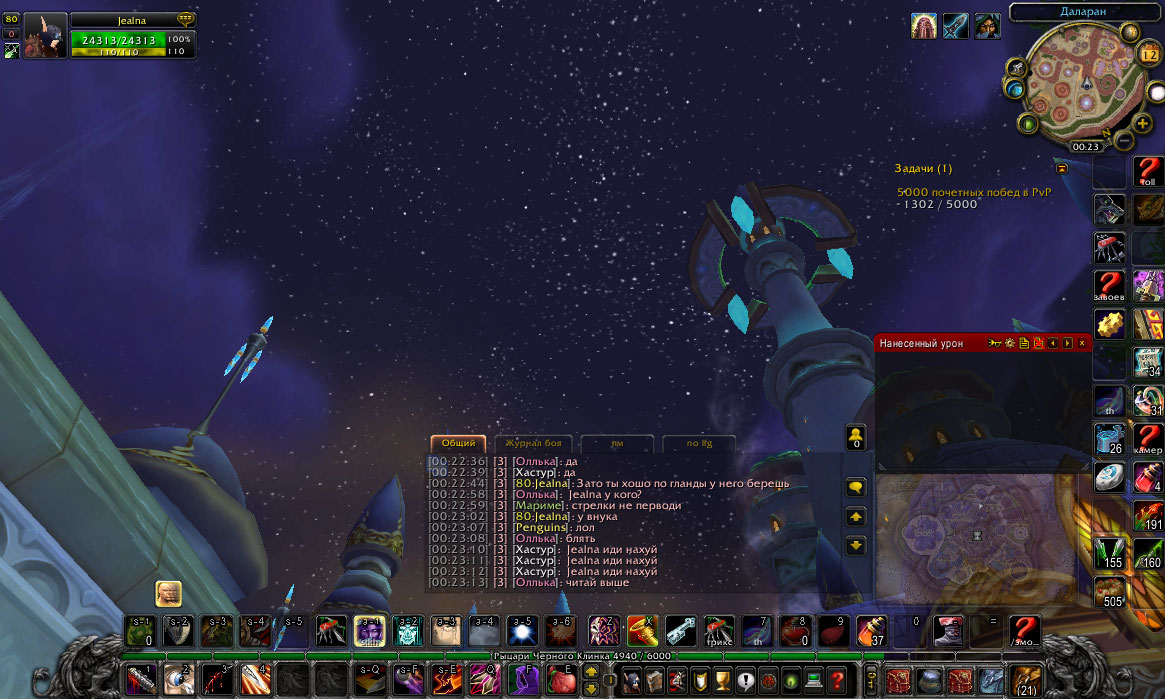1165x699 pixels.
Task: Open the chat menu speech bubble button
Action: tap(856, 487)
